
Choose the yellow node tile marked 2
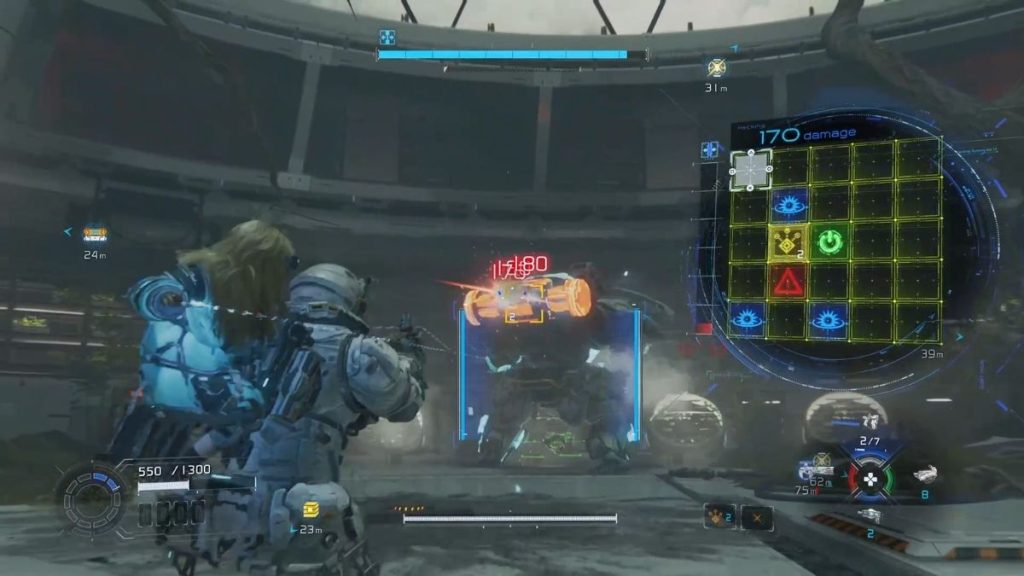click(789, 241)
